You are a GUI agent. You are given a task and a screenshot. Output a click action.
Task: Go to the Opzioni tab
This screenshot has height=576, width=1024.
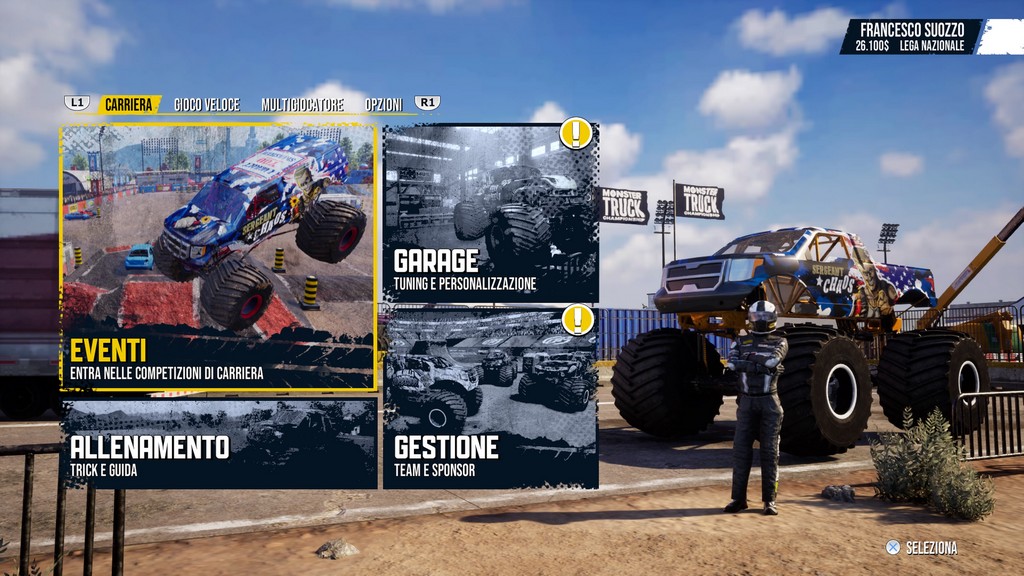383,104
